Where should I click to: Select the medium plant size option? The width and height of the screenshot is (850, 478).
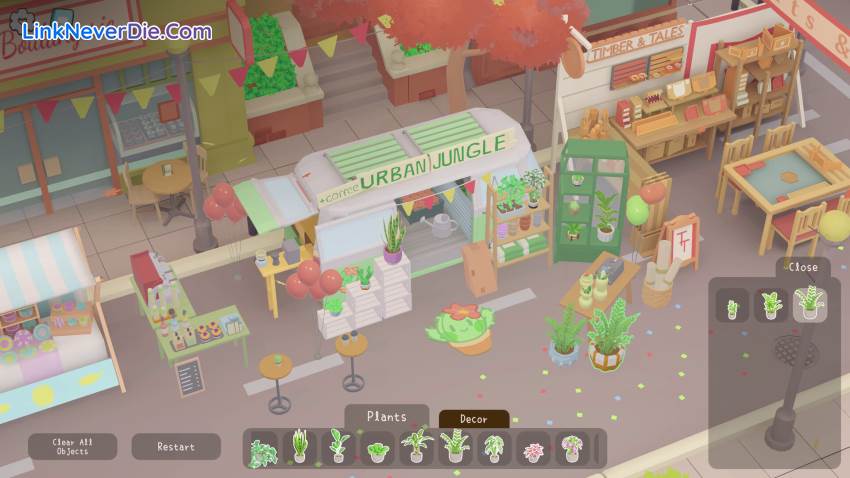[x=771, y=305]
